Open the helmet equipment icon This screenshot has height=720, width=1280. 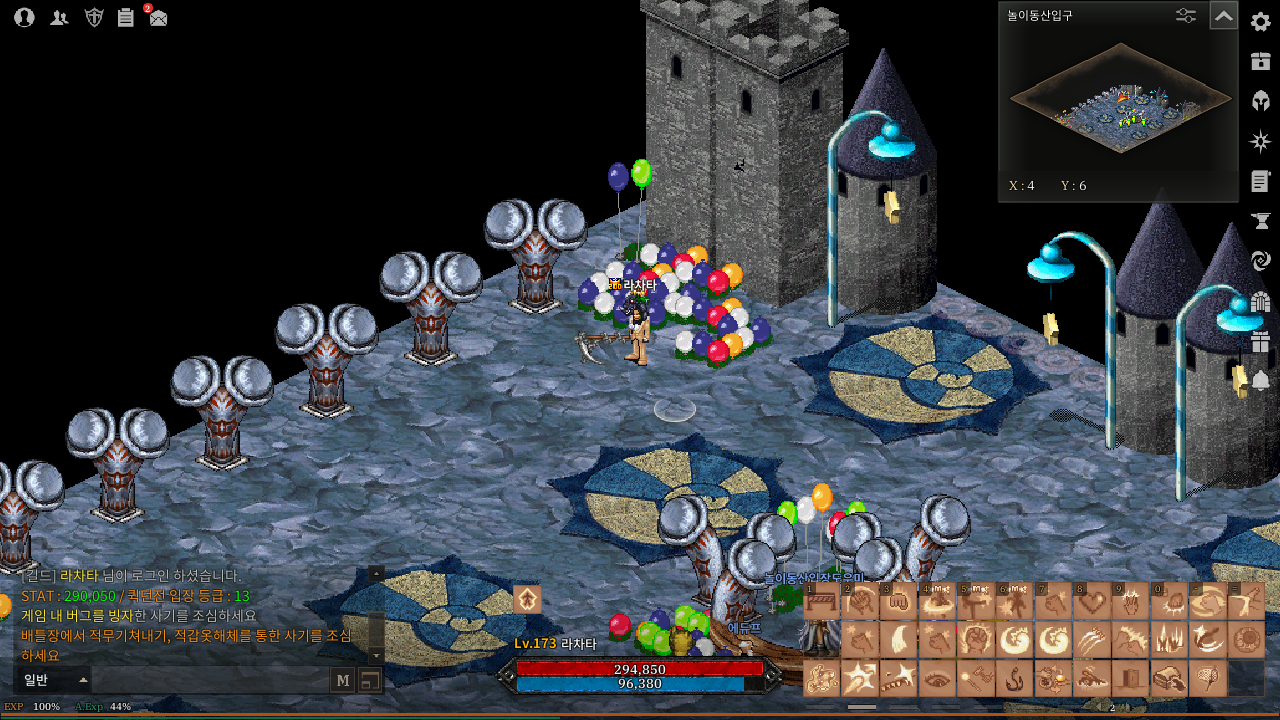click(x=1260, y=101)
